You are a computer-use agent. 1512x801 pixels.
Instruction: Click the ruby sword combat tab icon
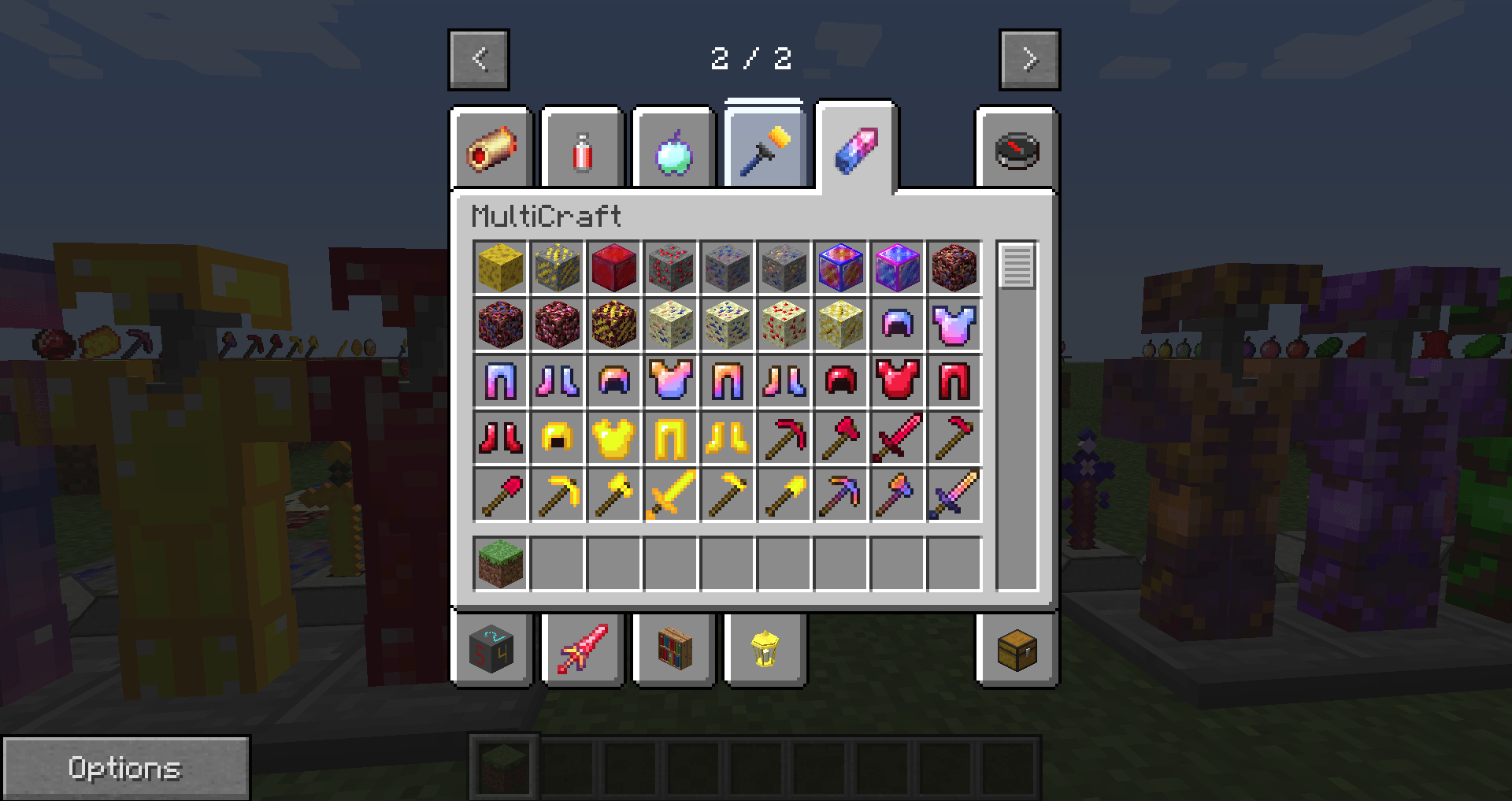[583, 651]
